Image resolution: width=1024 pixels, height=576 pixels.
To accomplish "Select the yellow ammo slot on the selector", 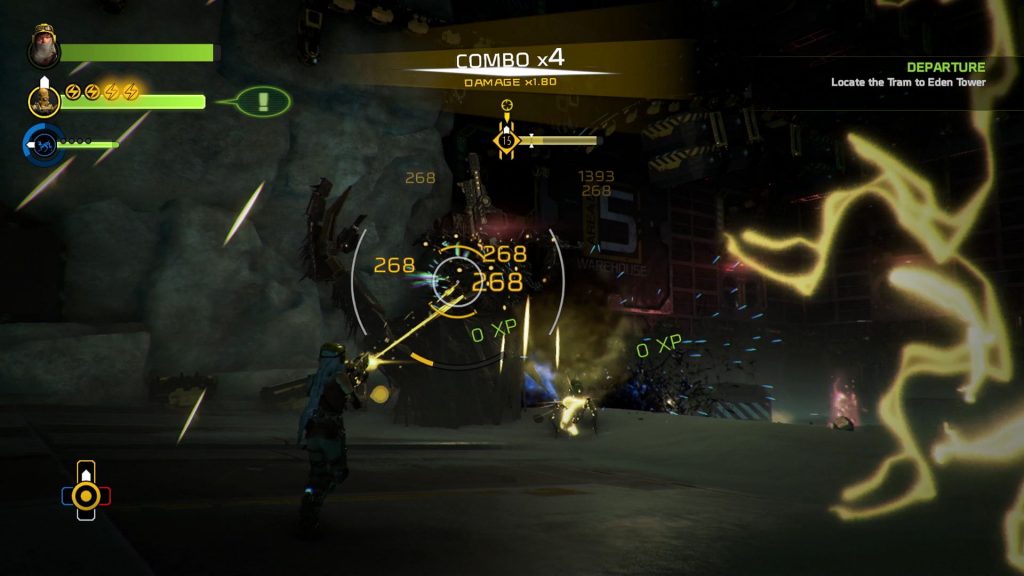I will click(x=86, y=496).
